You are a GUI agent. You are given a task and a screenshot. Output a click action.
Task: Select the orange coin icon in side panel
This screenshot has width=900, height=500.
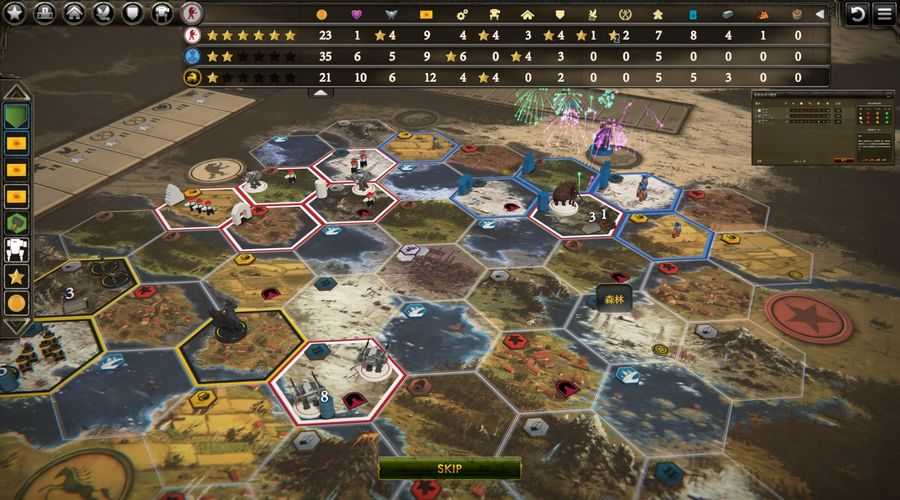(16, 301)
